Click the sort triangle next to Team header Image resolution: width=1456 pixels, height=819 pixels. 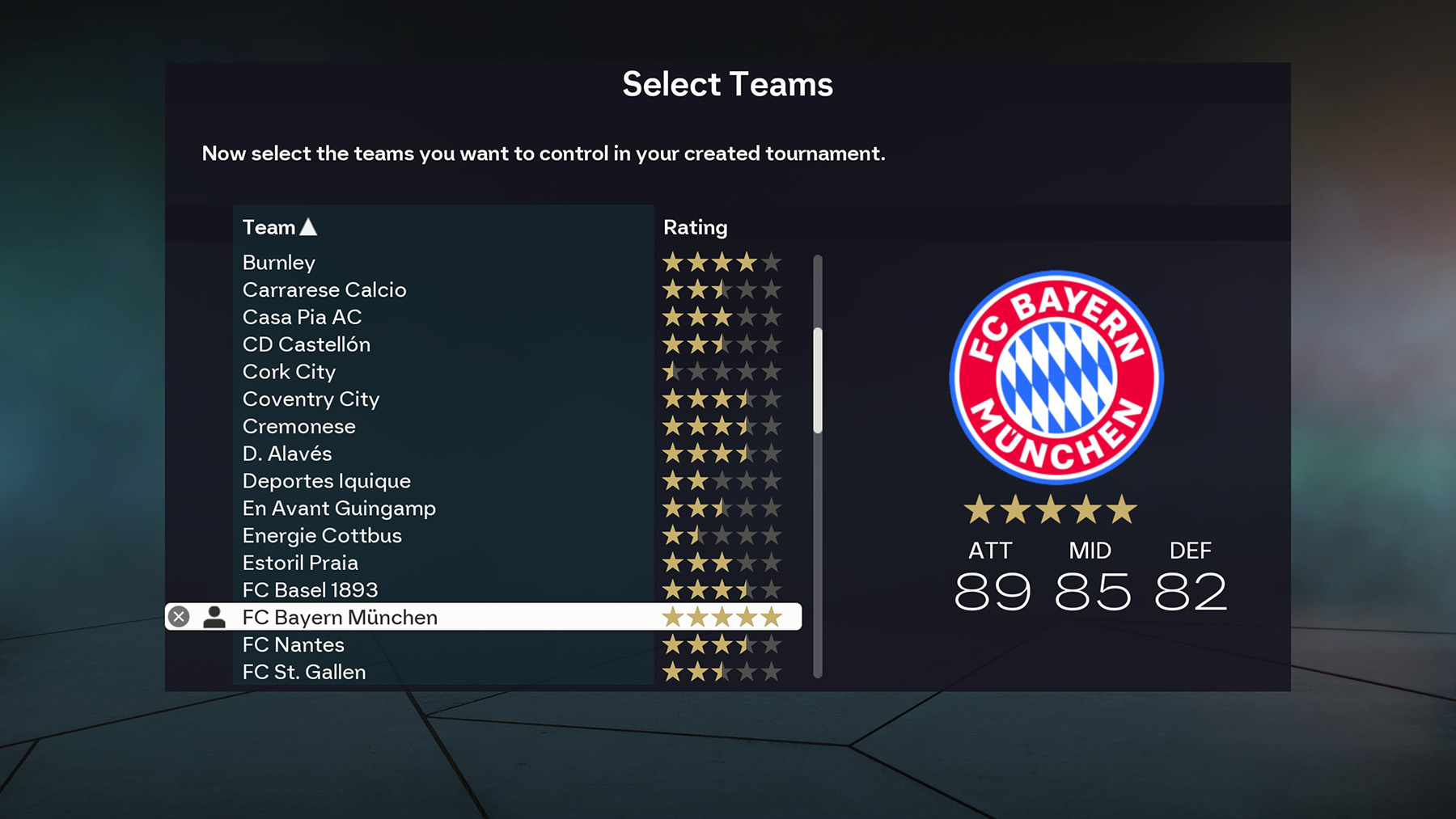(x=308, y=227)
